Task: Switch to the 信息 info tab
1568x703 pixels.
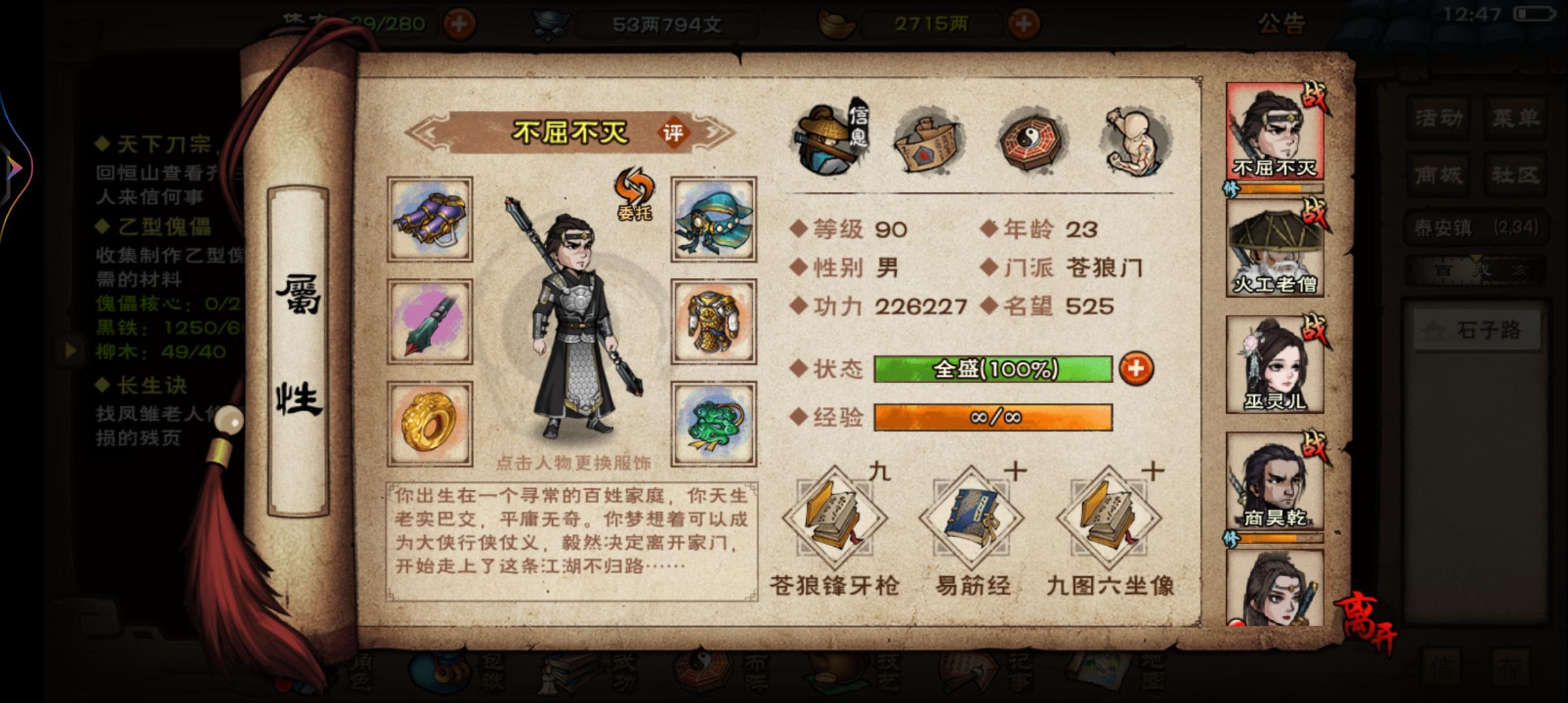Action: click(826, 140)
